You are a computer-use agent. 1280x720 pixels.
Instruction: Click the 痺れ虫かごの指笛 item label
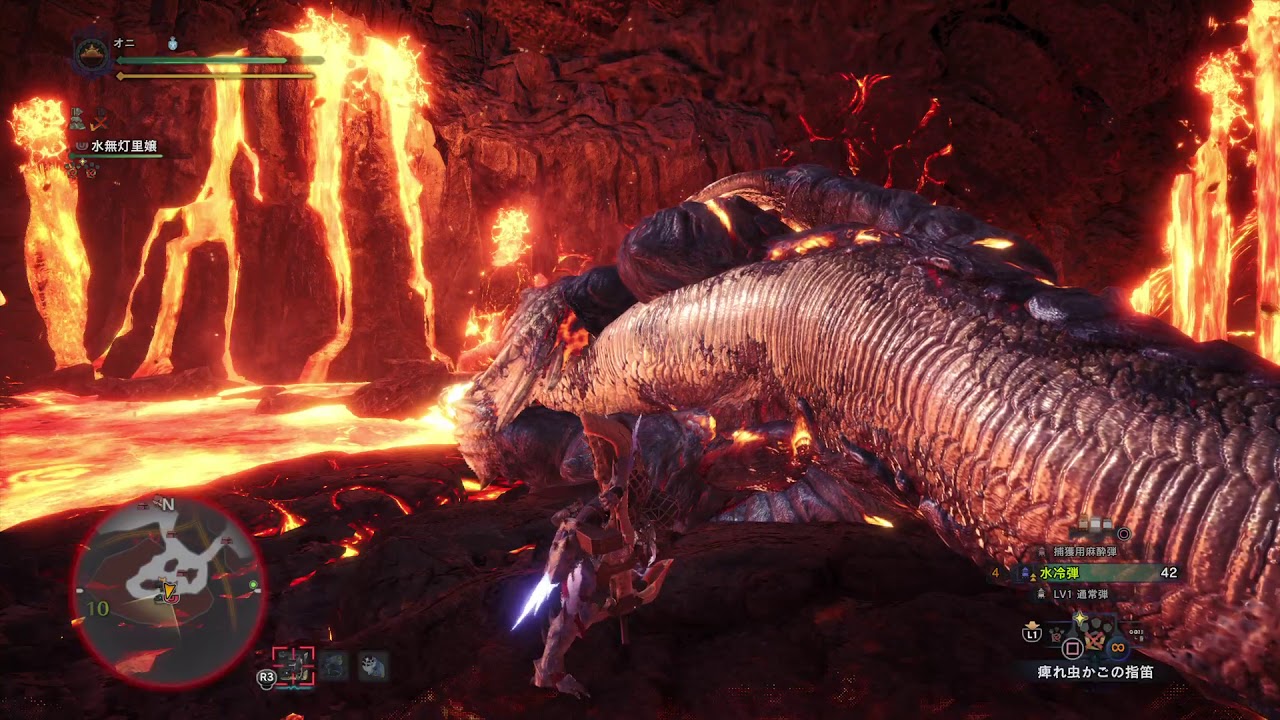tap(1094, 671)
